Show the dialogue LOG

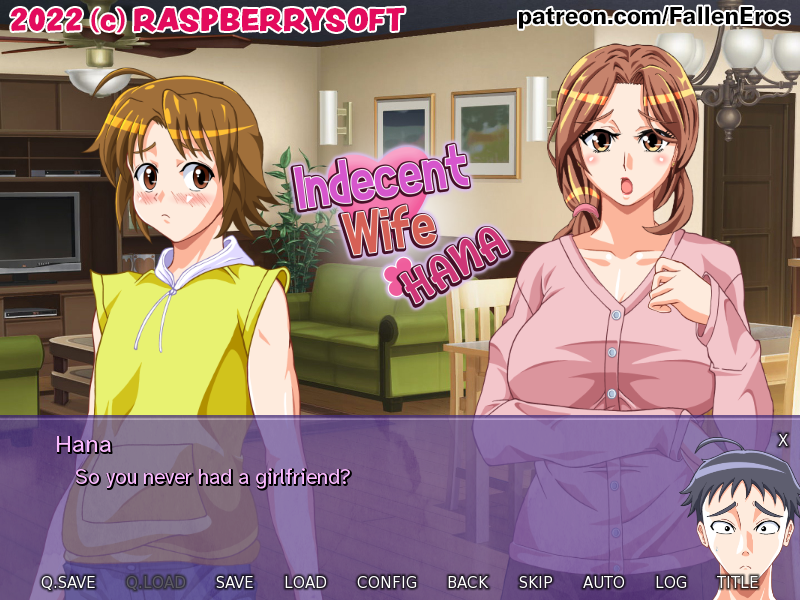(671, 582)
